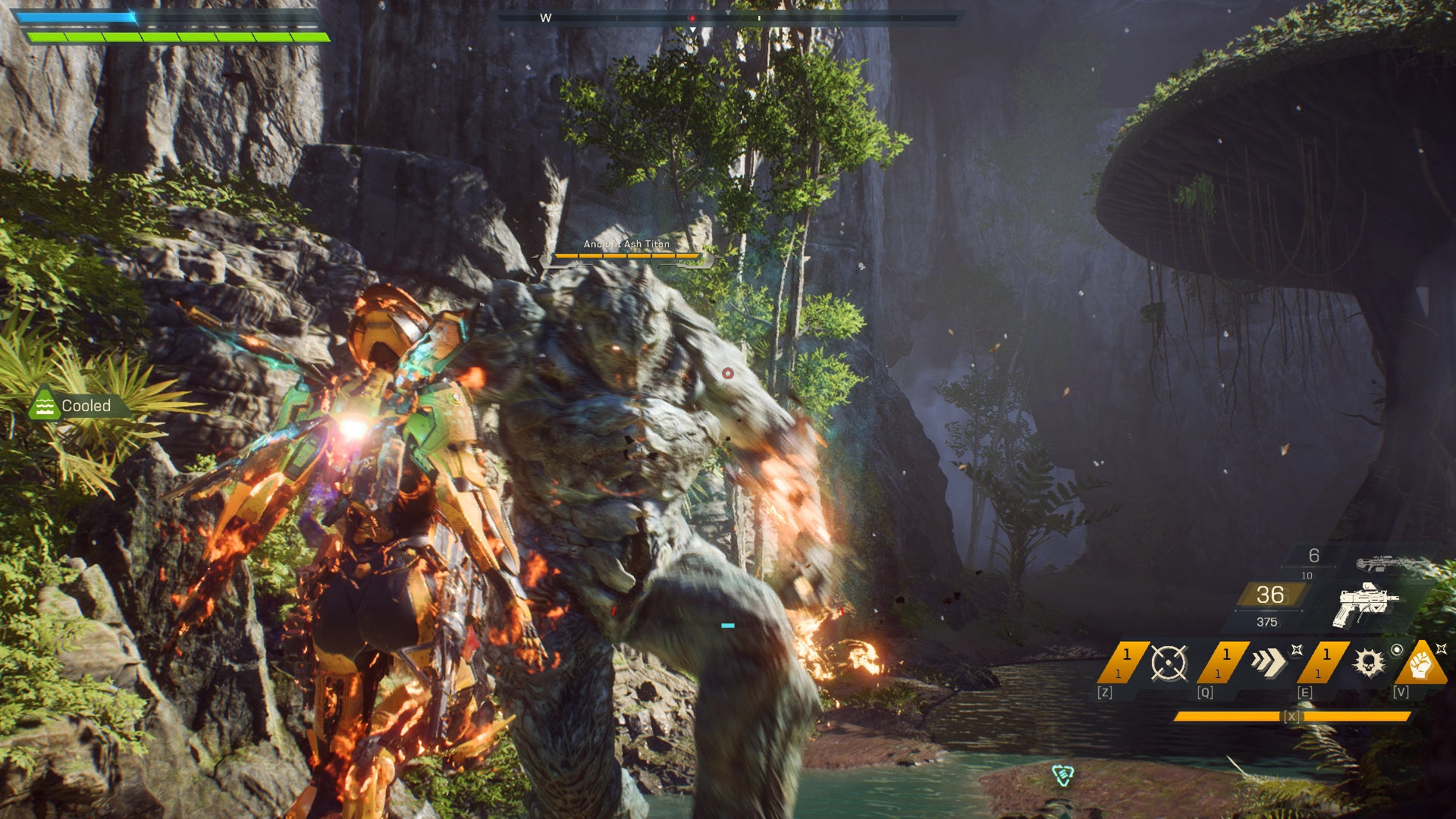The image size is (1456, 819).
Task: Trigger the skull burst ability icon
Action: click(x=1368, y=663)
